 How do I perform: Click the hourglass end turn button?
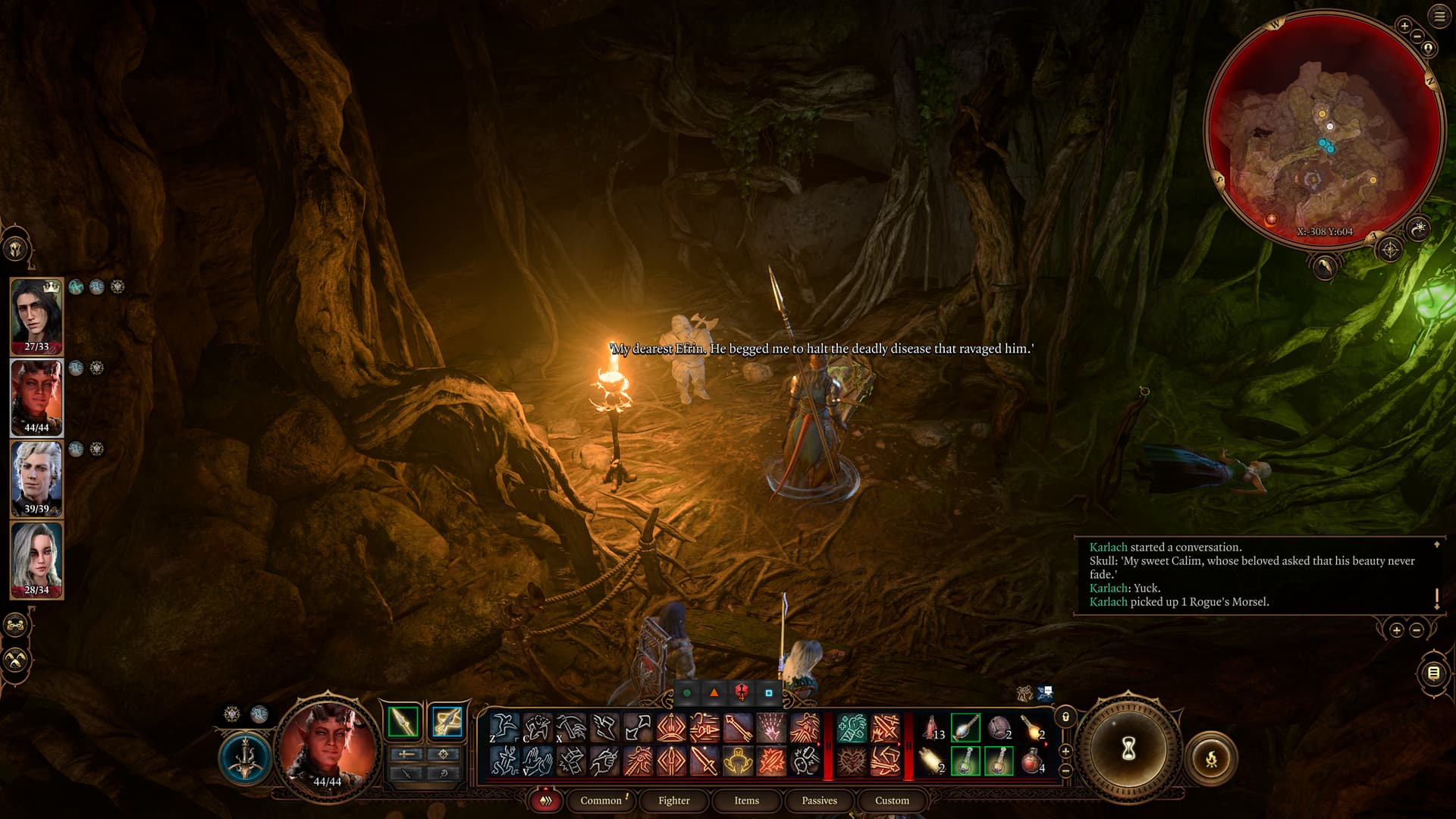tap(1128, 749)
